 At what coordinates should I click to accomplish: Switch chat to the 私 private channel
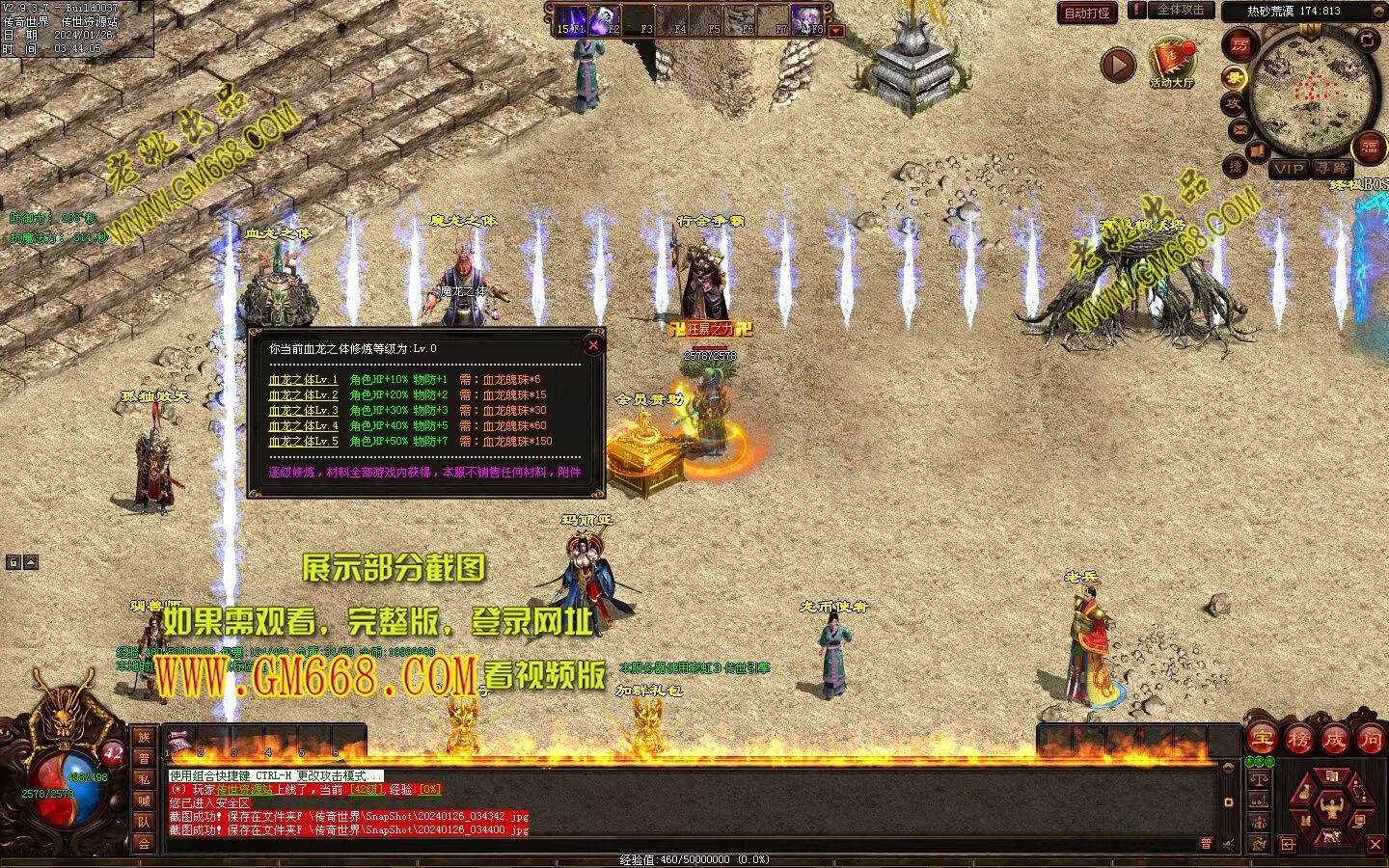[144, 779]
